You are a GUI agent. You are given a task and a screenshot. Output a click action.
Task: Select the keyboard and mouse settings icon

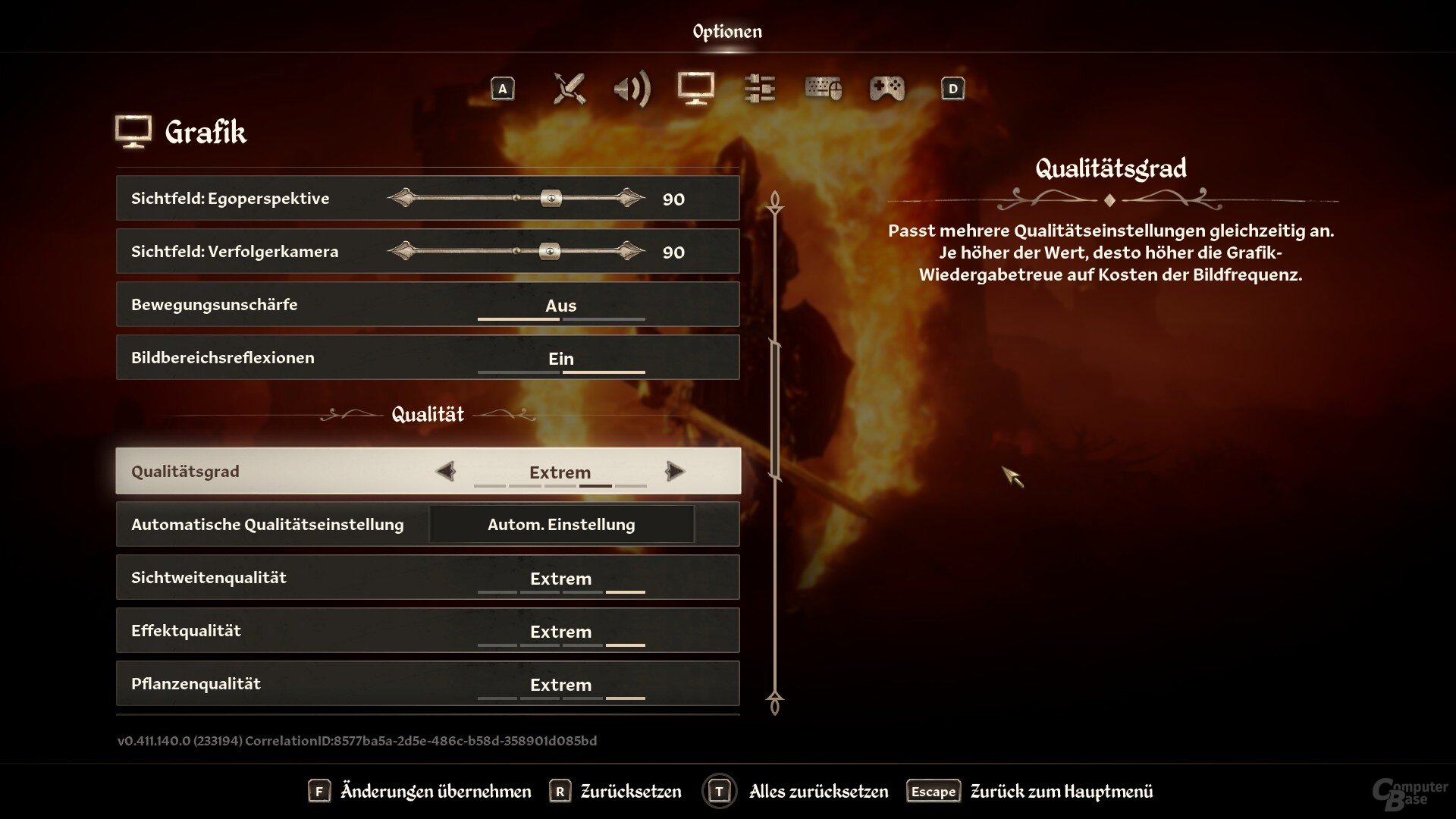pos(823,89)
